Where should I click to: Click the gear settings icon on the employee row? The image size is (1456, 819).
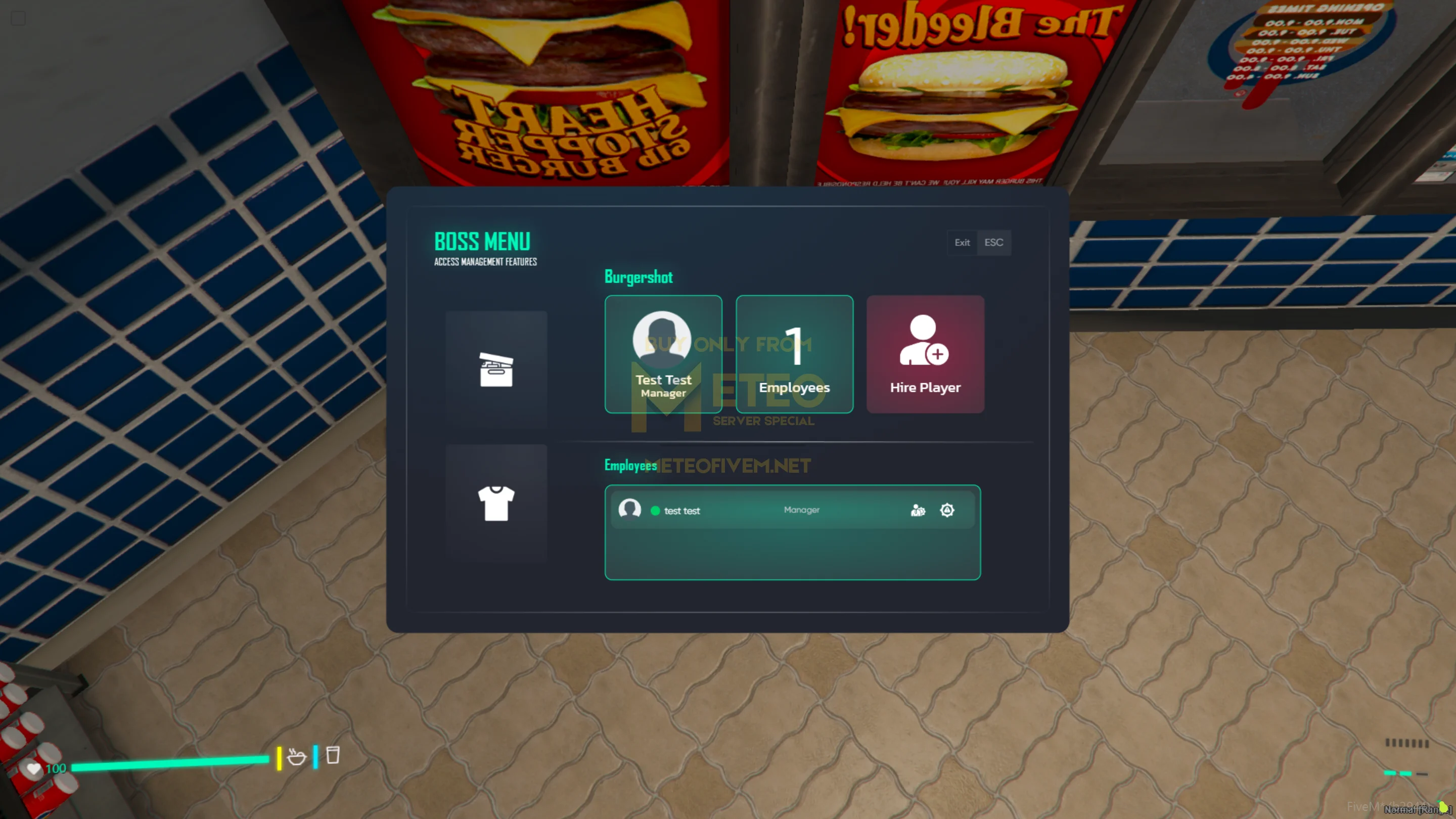point(947,511)
